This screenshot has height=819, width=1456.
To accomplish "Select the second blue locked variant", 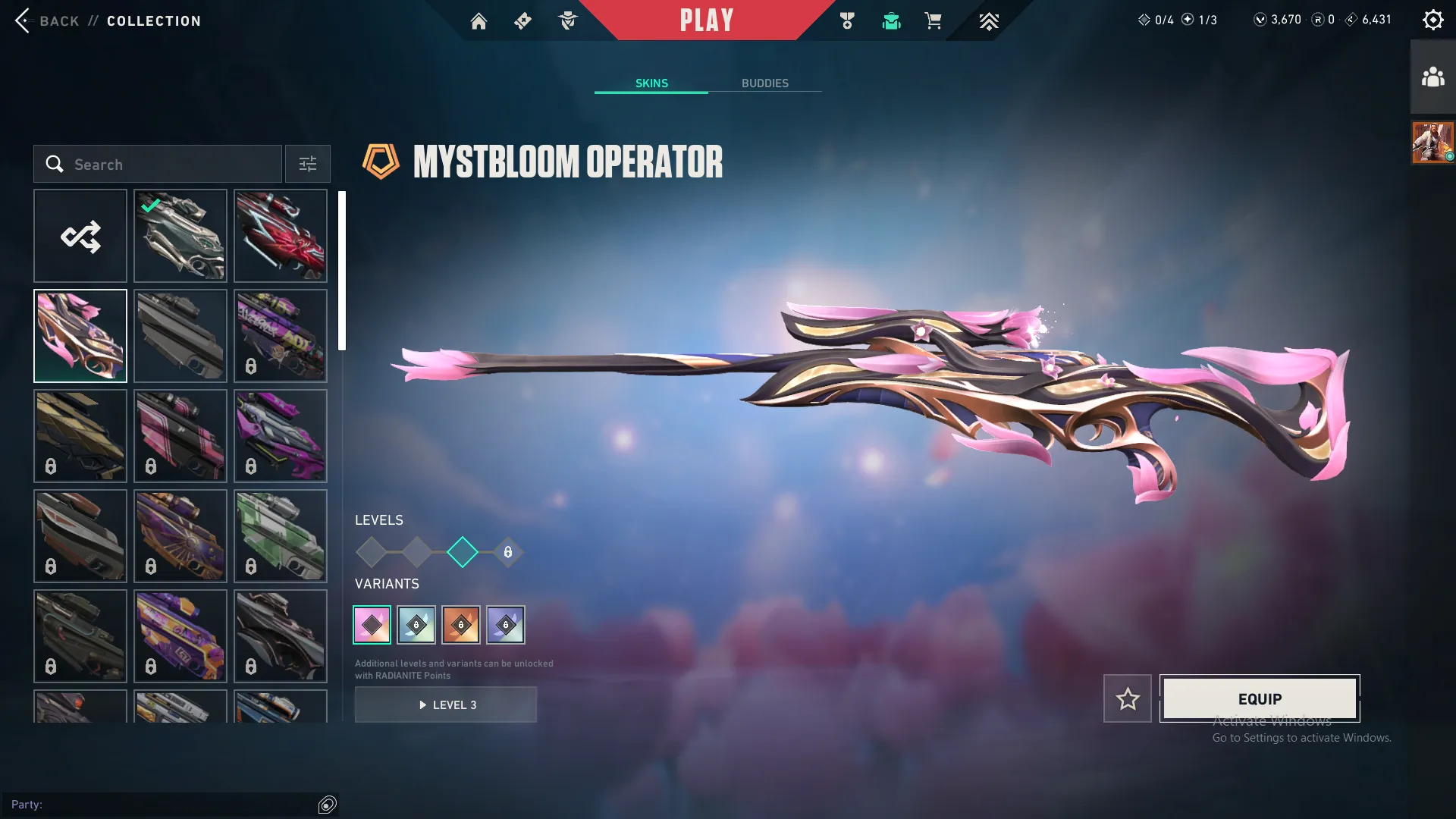I will 507,624.
